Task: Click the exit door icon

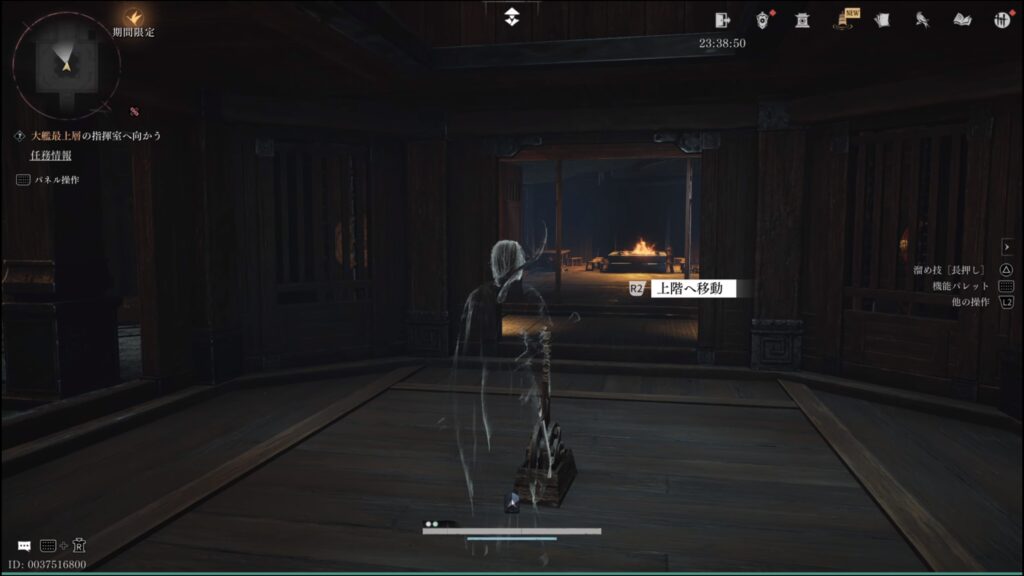Action: (724, 19)
